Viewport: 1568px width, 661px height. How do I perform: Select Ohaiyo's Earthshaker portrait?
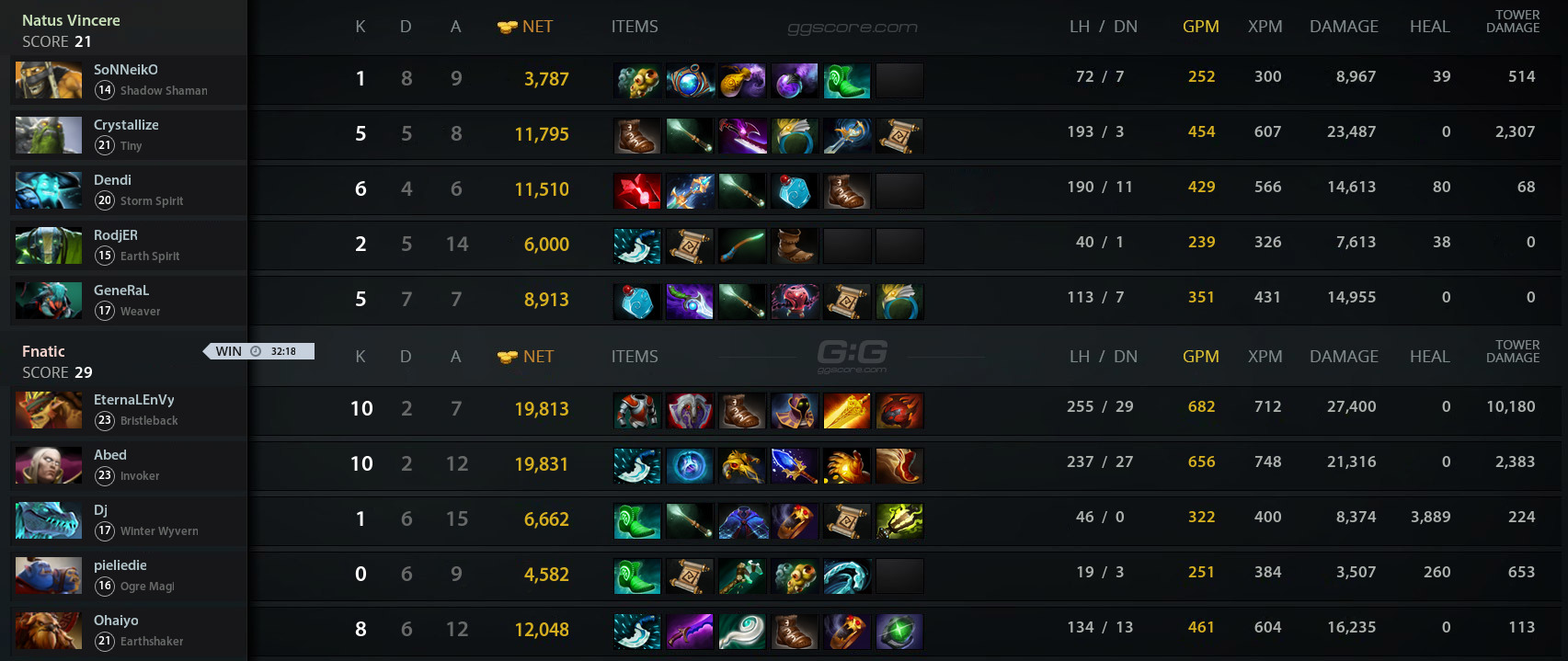click(x=49, y=631)
